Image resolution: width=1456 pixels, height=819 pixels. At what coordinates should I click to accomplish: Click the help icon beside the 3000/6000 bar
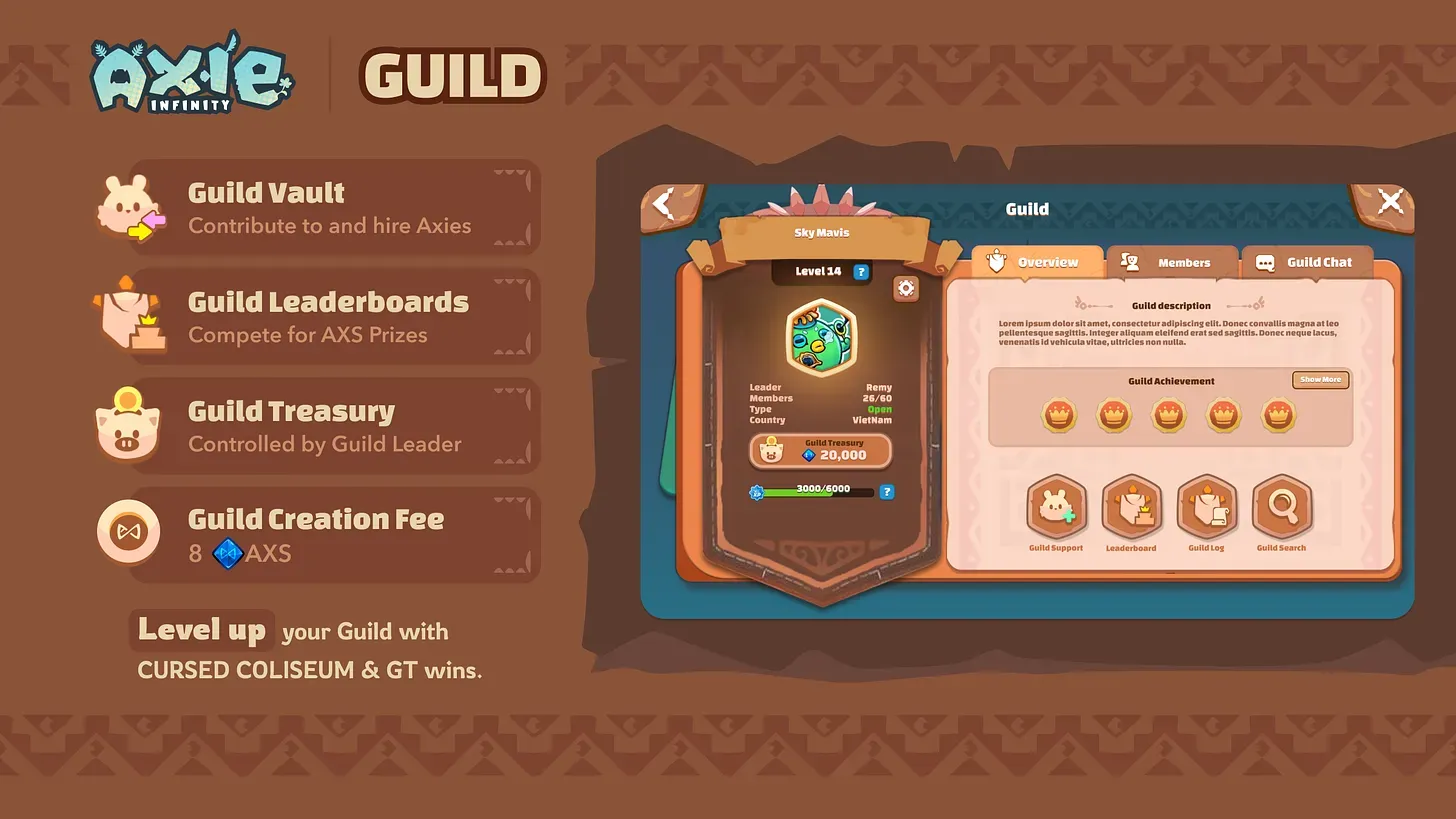coord(888,490)
